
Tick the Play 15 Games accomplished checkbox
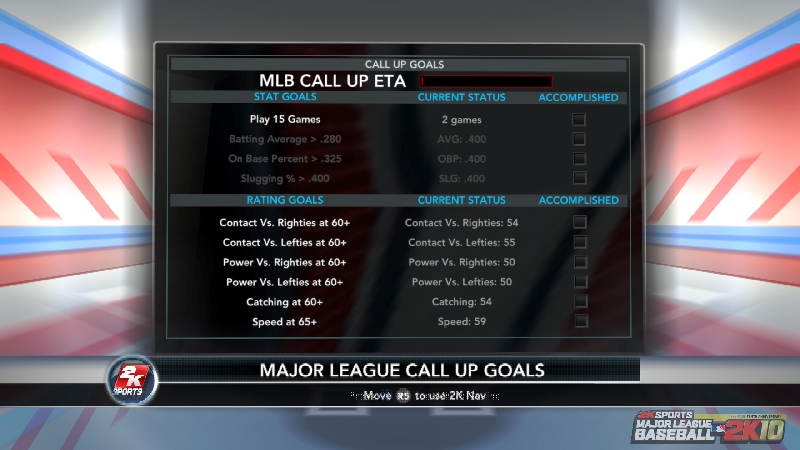pos(579,120)
